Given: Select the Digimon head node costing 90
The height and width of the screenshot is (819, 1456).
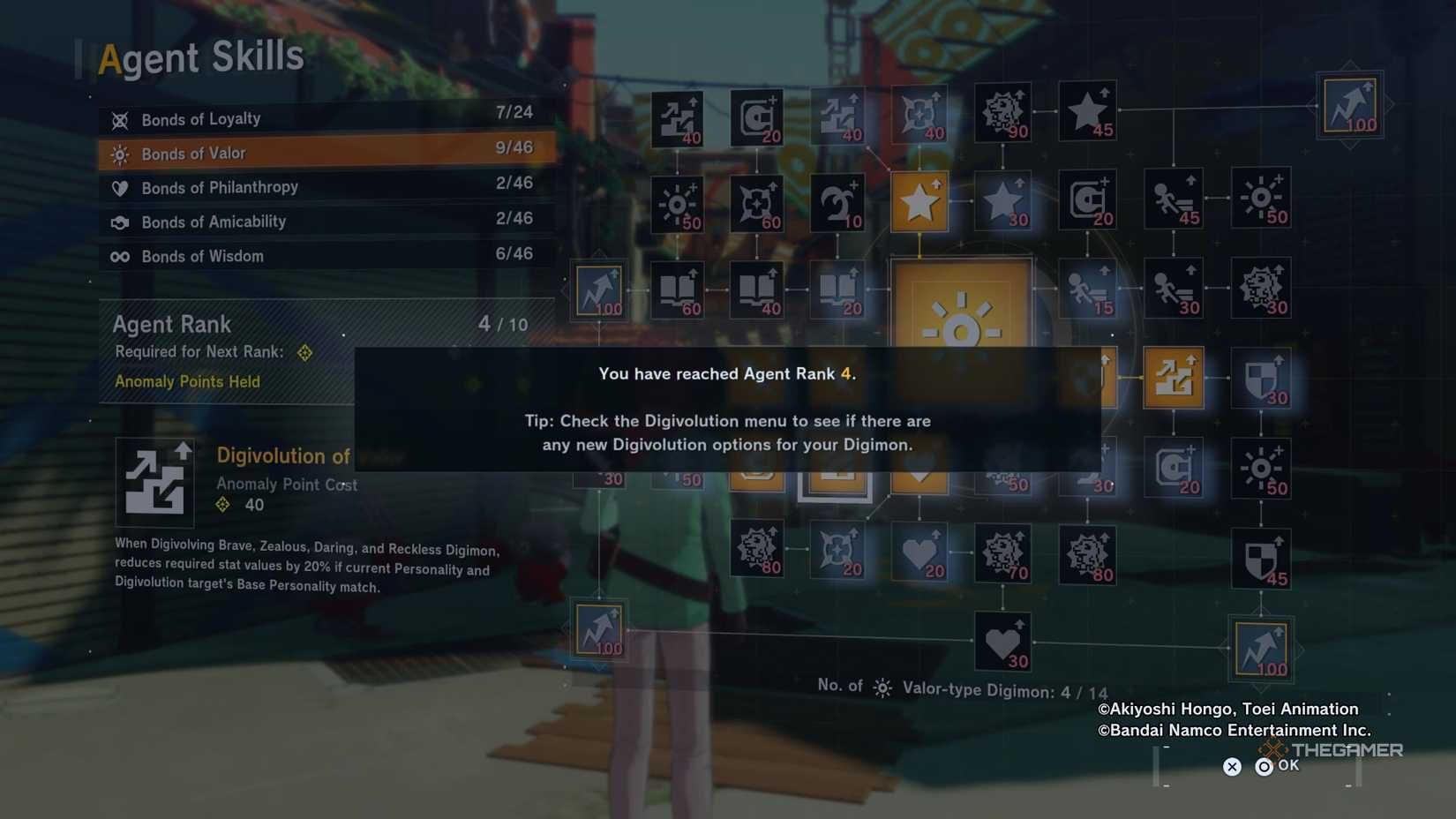Looking at the screenshot, I should coord(1002,112).
